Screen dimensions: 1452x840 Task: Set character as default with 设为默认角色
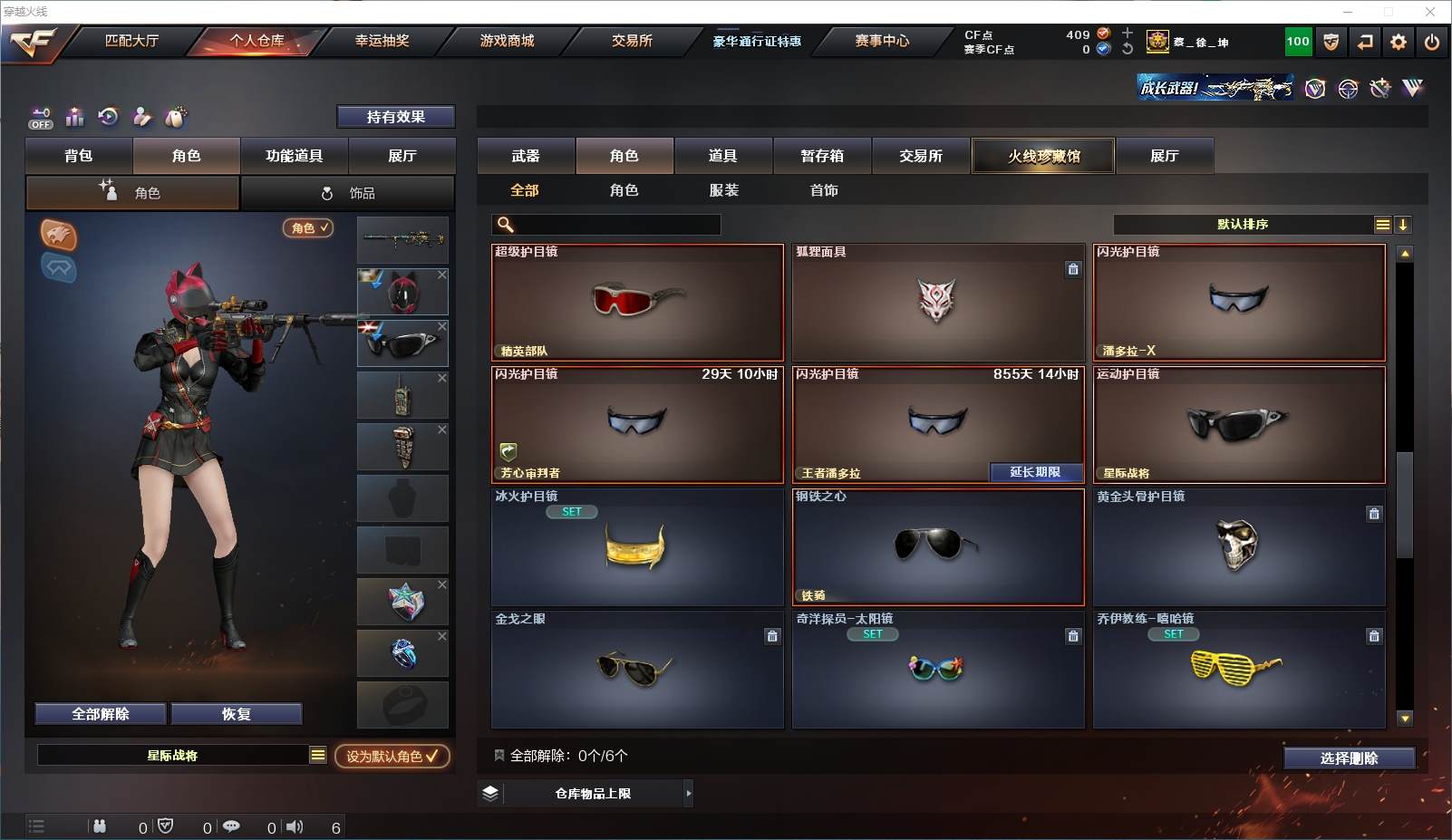392,756
